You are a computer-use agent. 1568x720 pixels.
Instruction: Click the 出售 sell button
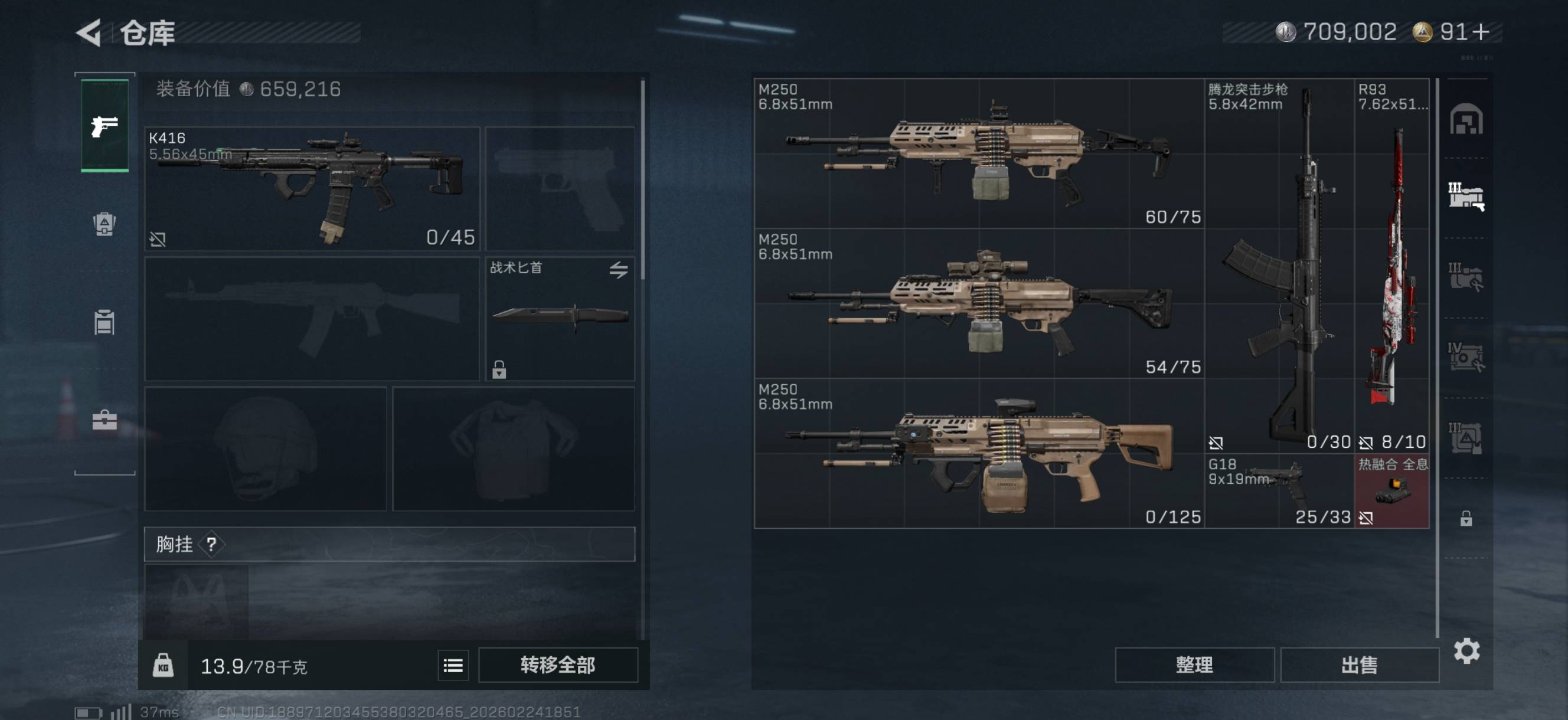tap(1358, 665)
